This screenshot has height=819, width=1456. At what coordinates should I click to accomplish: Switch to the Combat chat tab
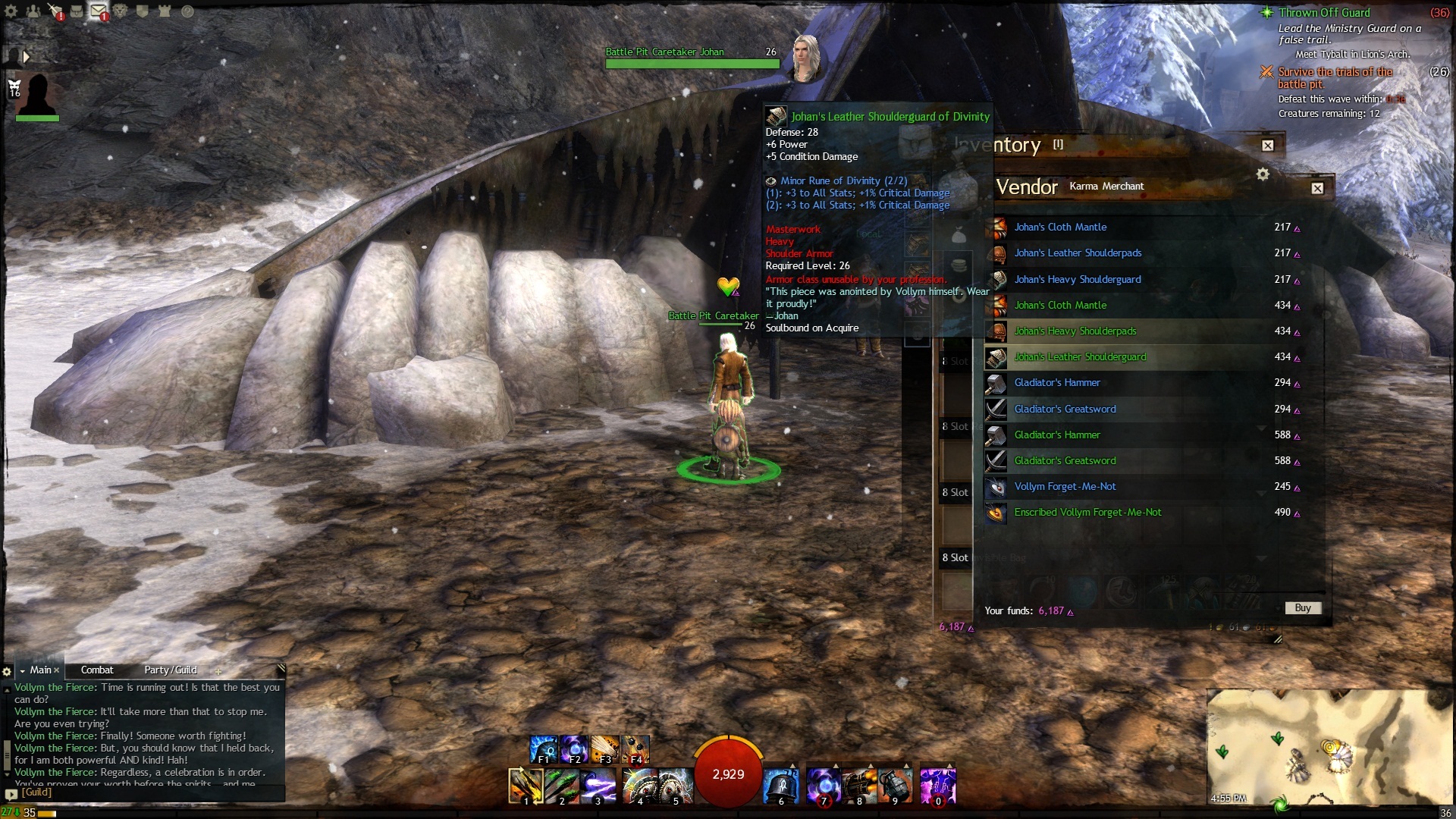point(97,670)
